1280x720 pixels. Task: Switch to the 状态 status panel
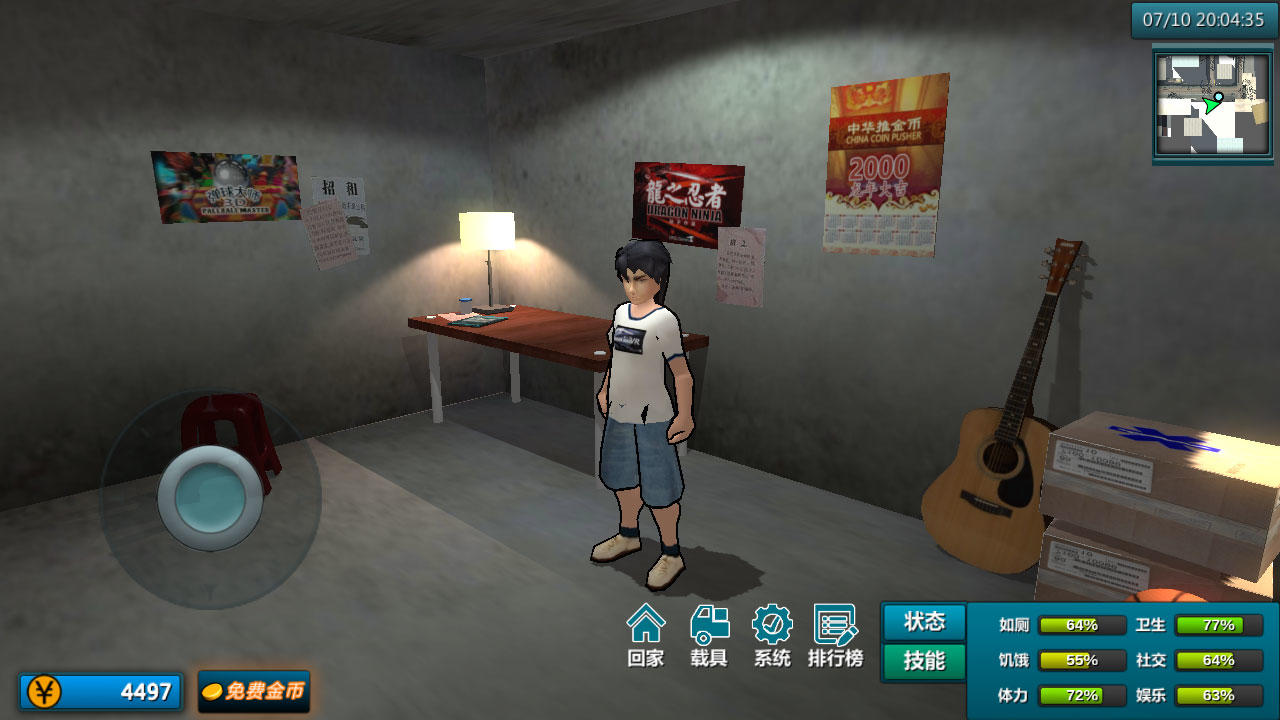pos(922,622)
